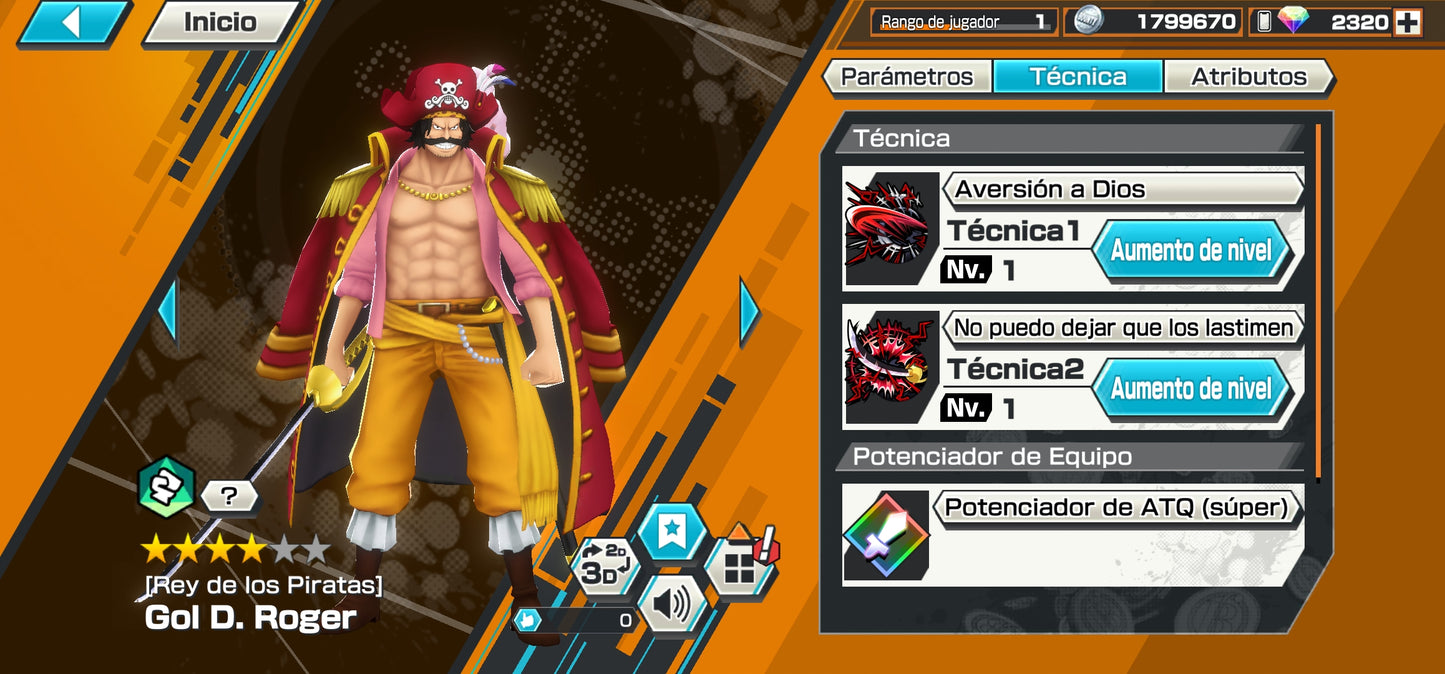
Task: Add more rainbow diamonds with plus button
Action: pyautogui.click(x=1408, y=22)
